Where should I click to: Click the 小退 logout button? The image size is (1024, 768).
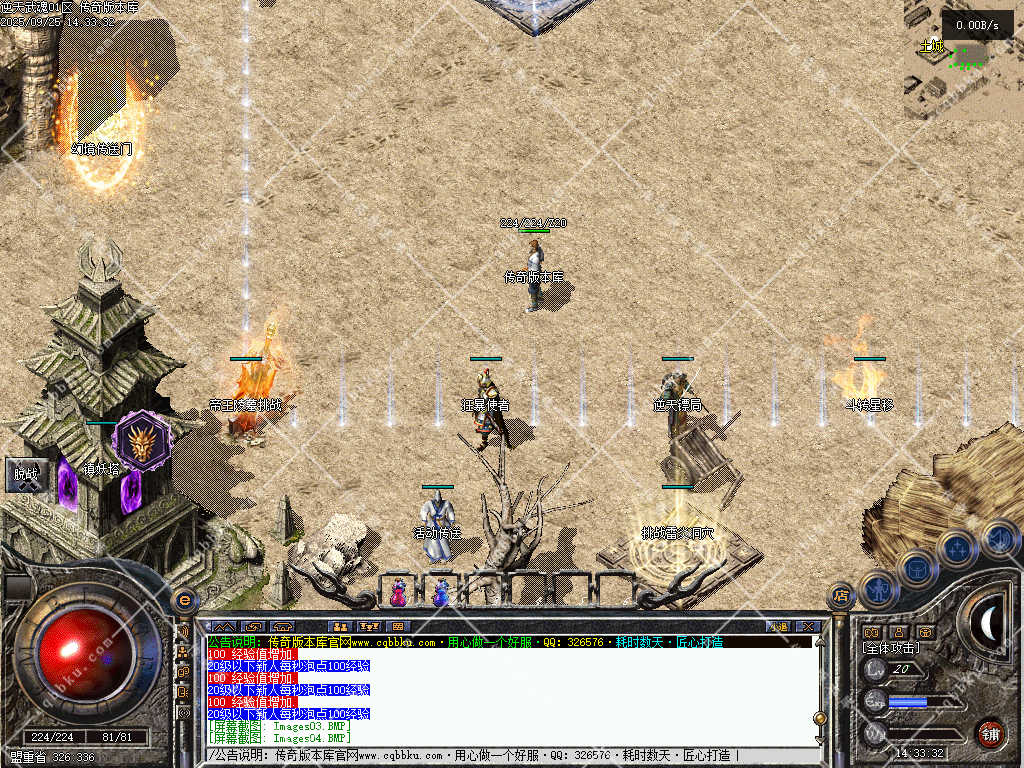780,627
